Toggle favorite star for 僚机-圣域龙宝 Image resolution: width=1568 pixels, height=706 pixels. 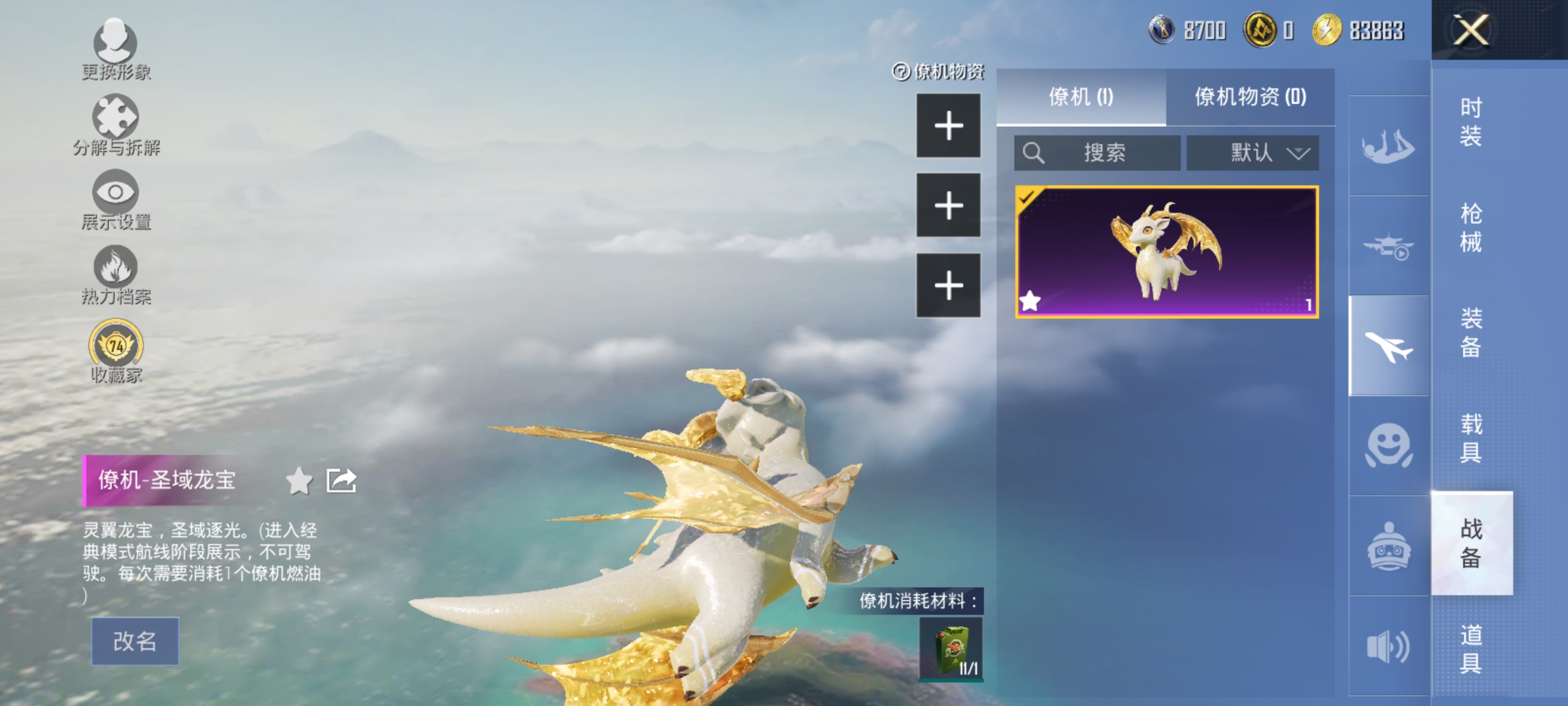pos(300,480)
